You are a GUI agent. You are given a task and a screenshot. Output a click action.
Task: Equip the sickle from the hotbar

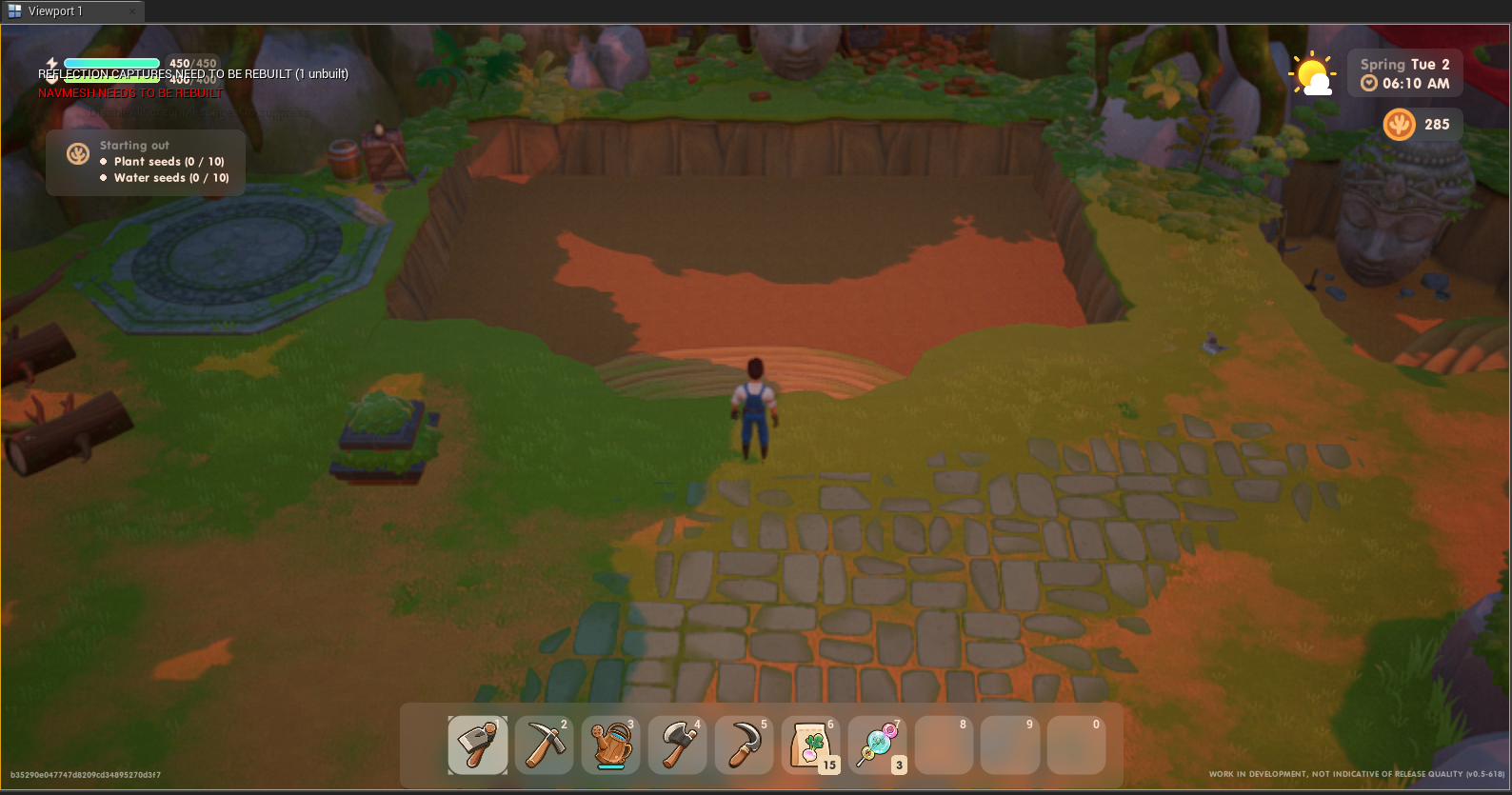click(744, 745)
